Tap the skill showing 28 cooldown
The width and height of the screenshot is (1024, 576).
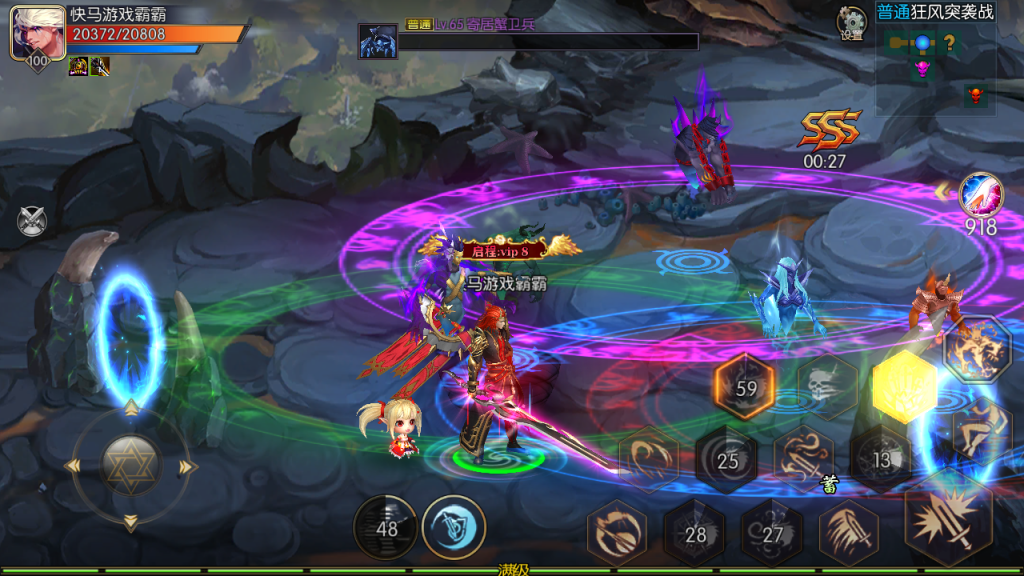coord(695,534)
